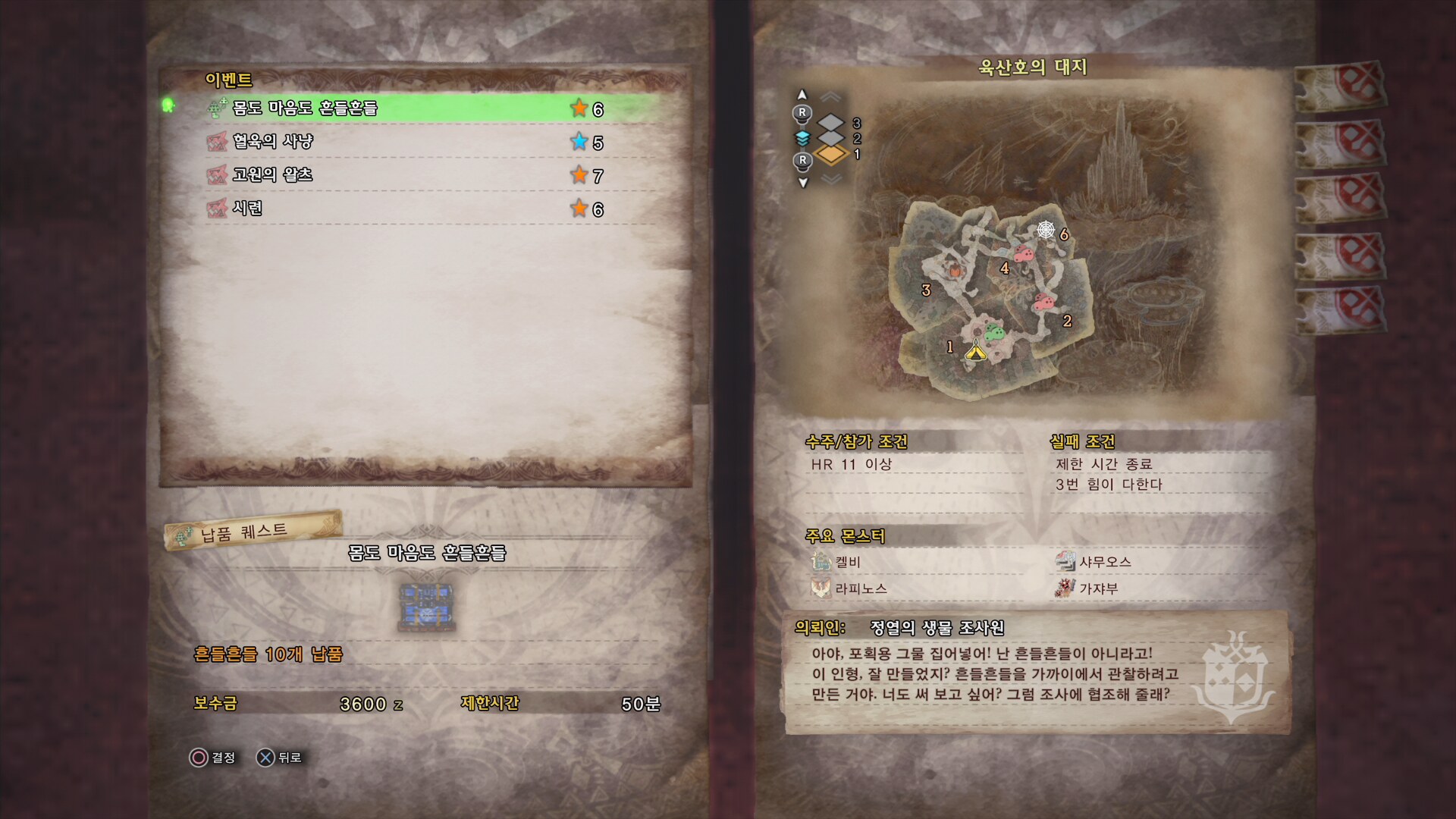Select the 샤무오스 monster entry
This screenshot has width=1456, height=819.
(x=1104, y=562)
